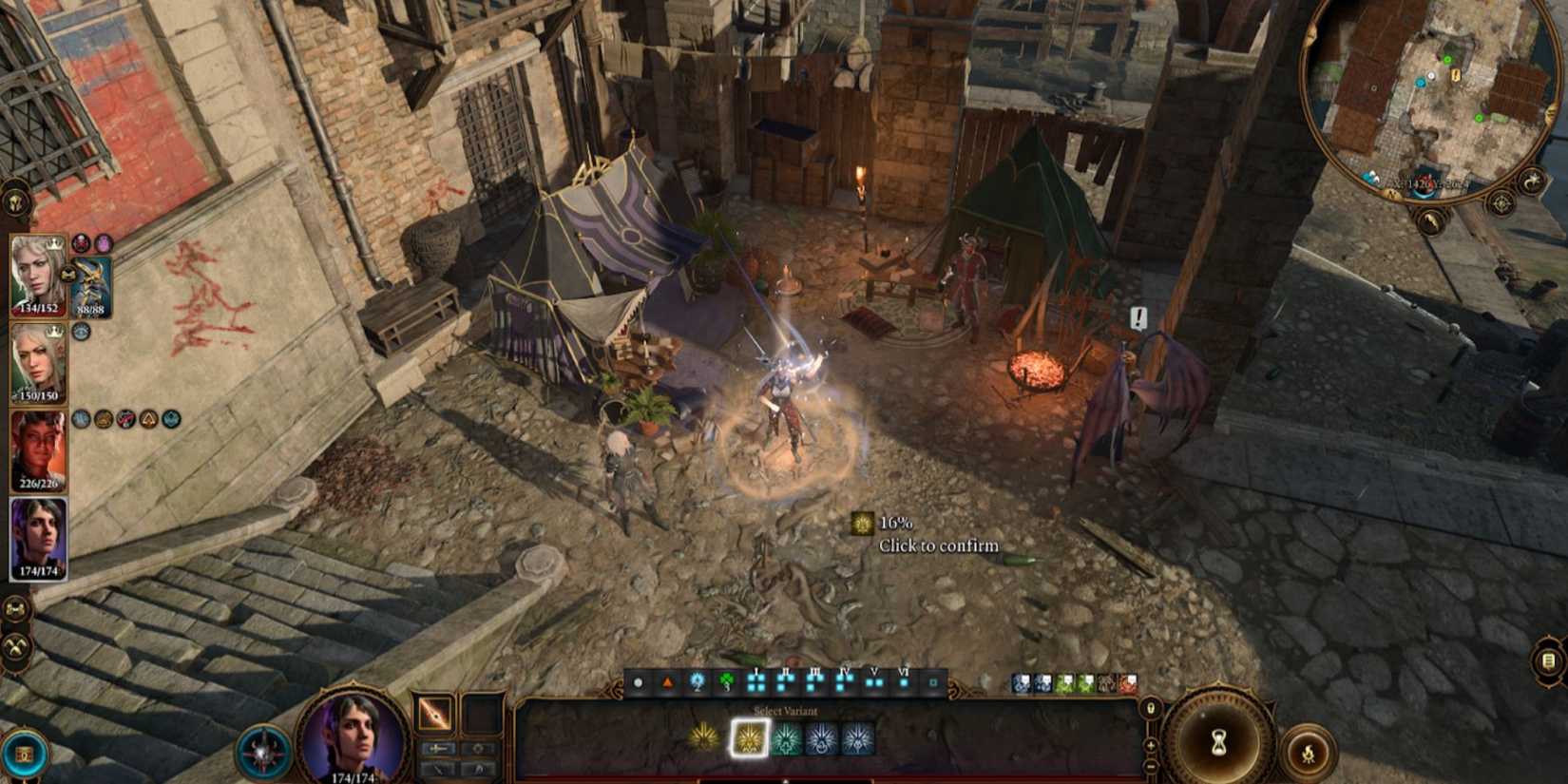Click the helmet icon above the party portraits
Screen dimensions: 1568x784
pos(15,200)
